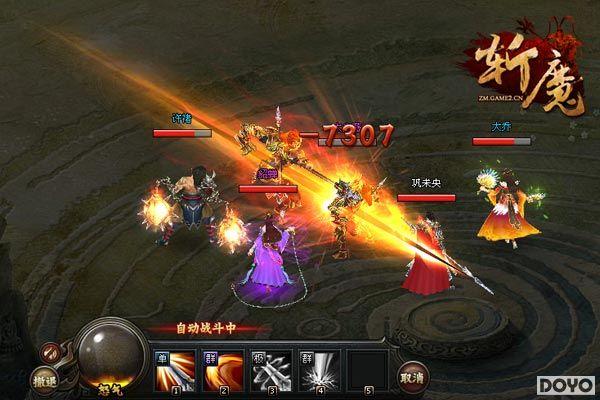
Task: Toggle the small round sound icon
Action: [x=49, y=351]
